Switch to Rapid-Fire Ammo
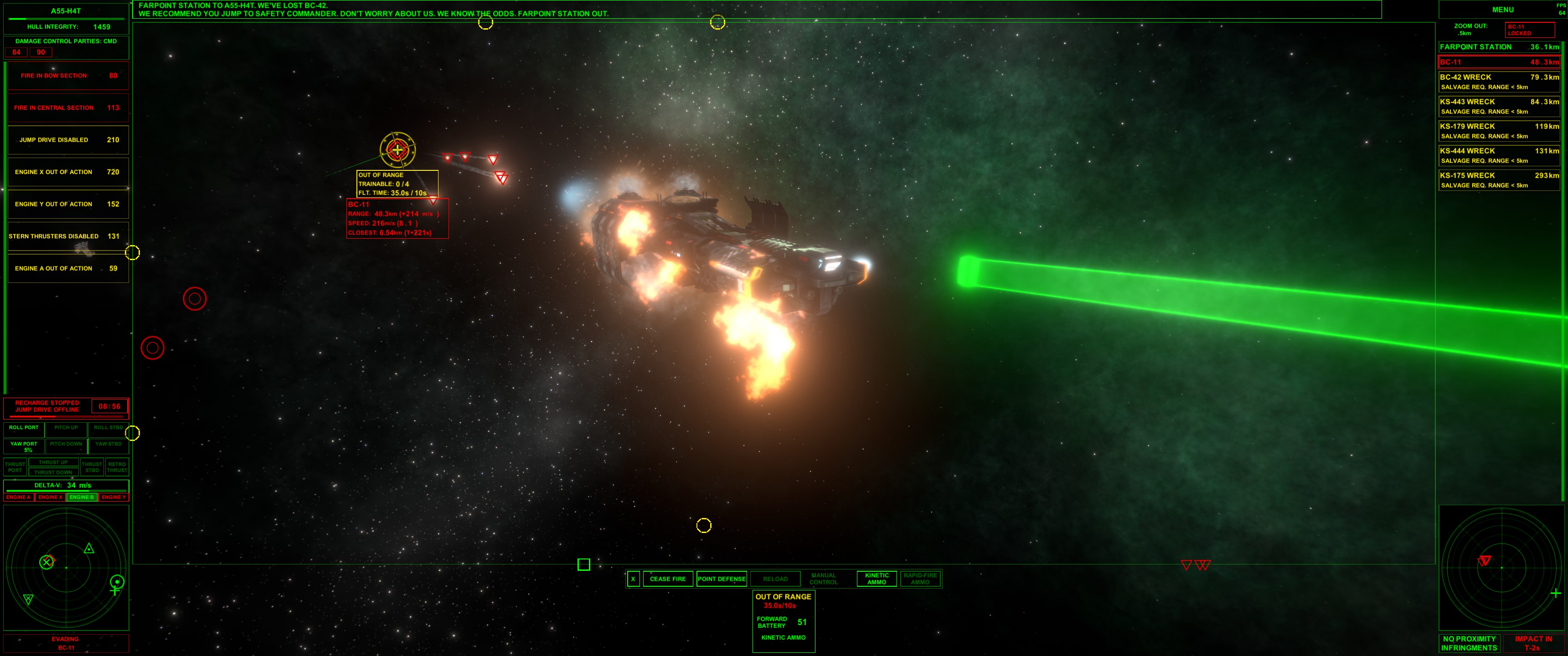 tap(920, 579)
